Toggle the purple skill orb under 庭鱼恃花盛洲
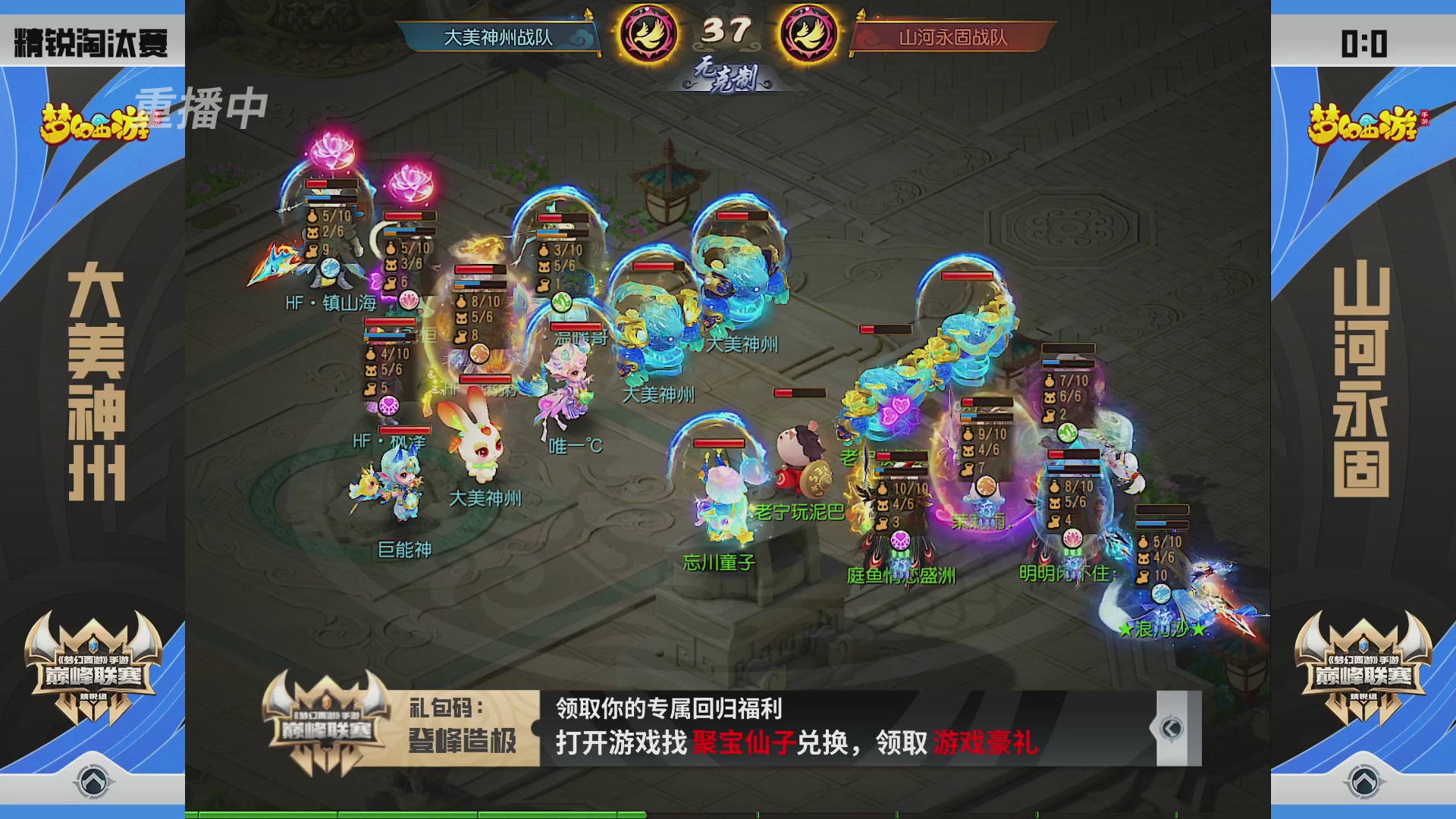1456x819 pixels. [899, 540]
